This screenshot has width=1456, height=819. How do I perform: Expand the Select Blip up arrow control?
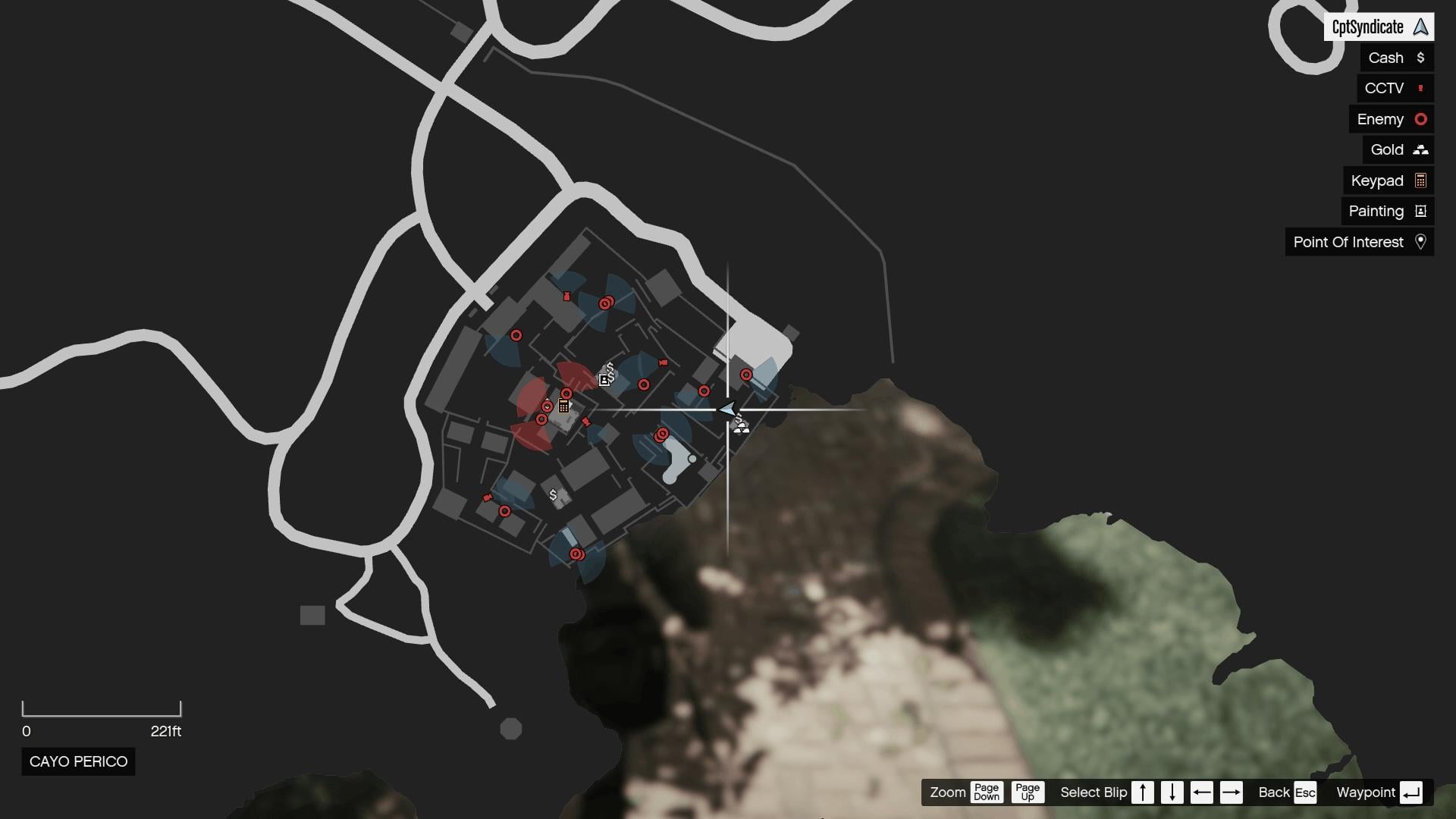1143,792
